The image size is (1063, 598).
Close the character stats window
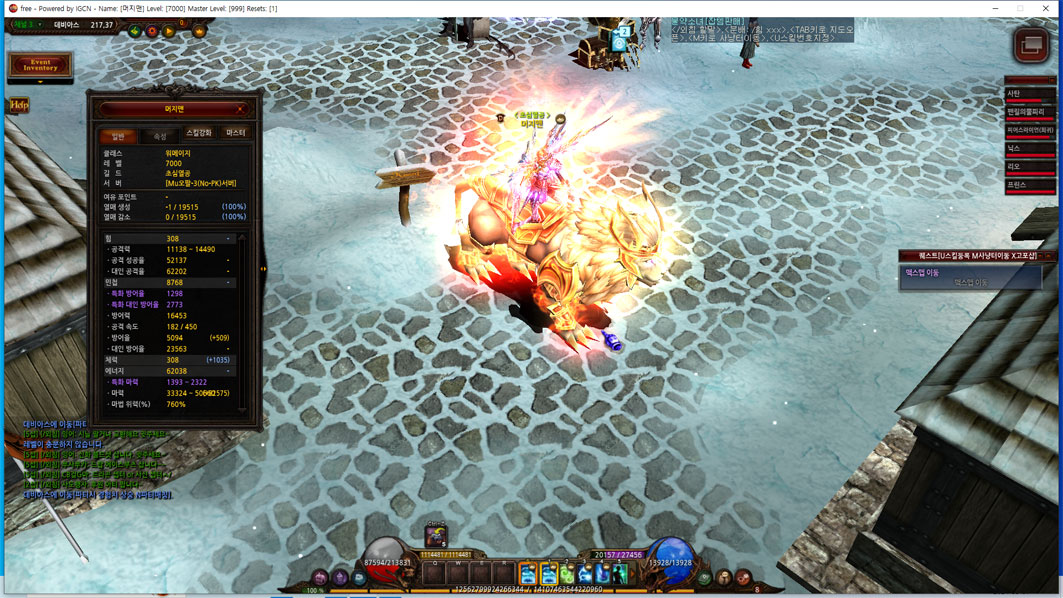[240, 109]
